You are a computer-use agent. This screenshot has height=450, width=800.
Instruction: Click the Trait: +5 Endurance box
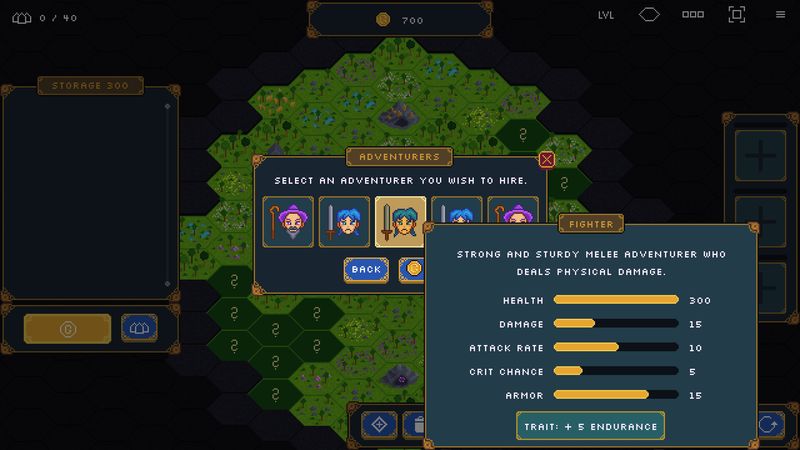[x=590, y=426]
